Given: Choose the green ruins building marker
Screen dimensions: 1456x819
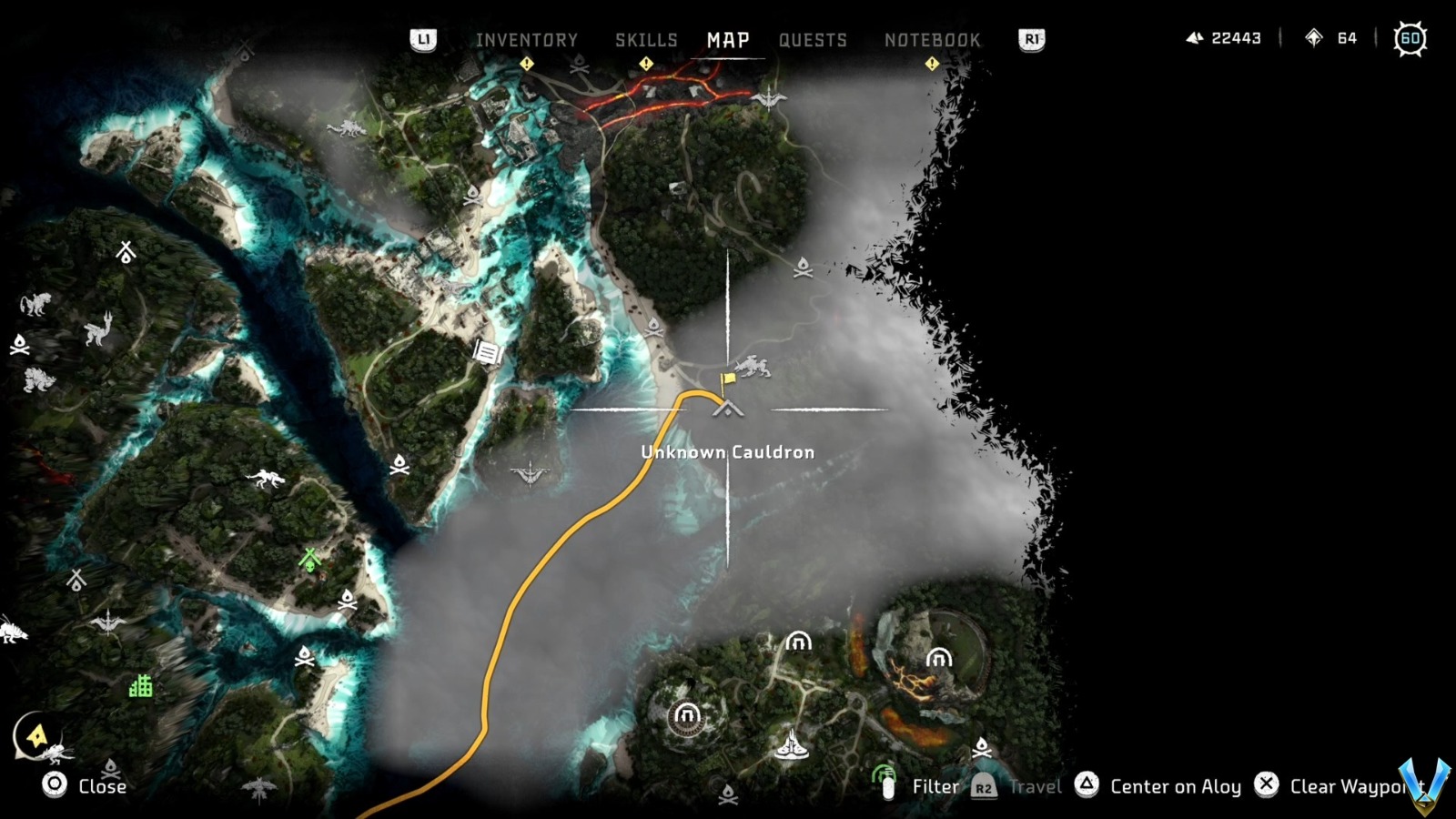Looking at the screenshot, I should tap(140, 685).
